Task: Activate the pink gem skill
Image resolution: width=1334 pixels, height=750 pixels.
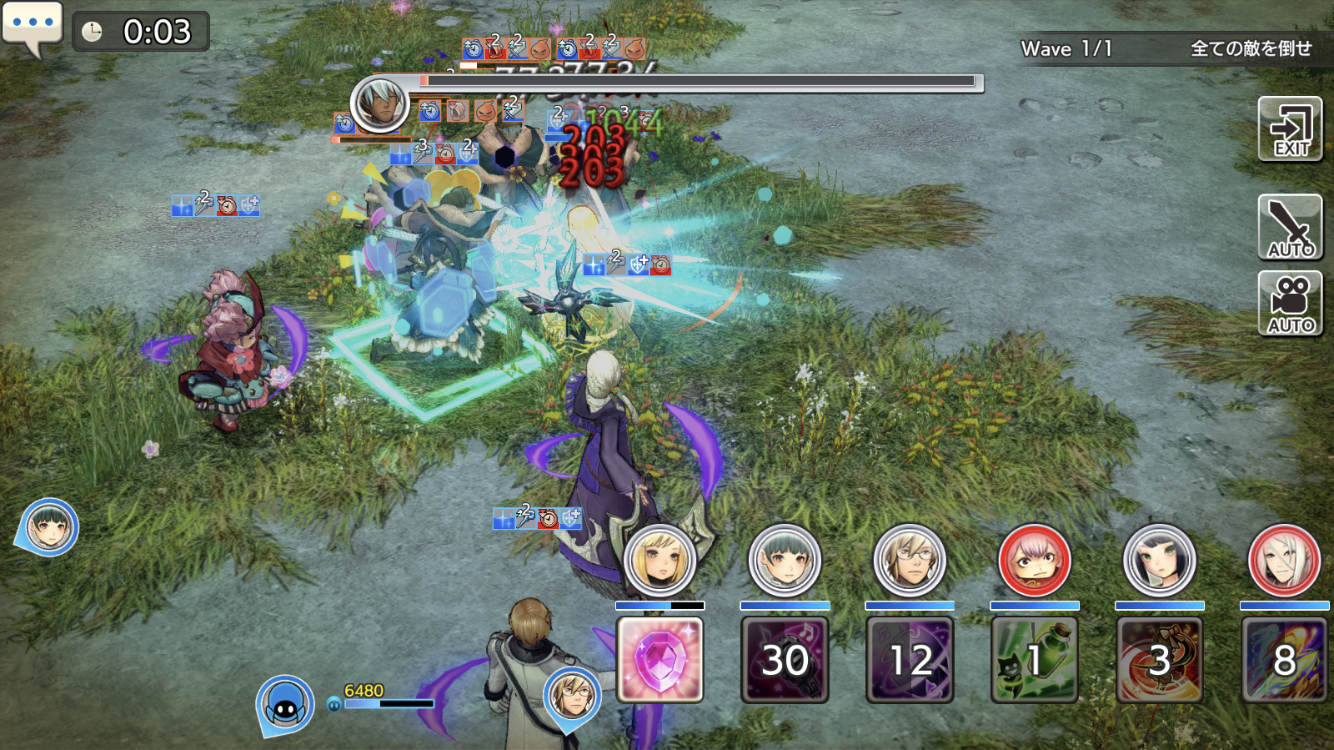Action: coord(660,659)
